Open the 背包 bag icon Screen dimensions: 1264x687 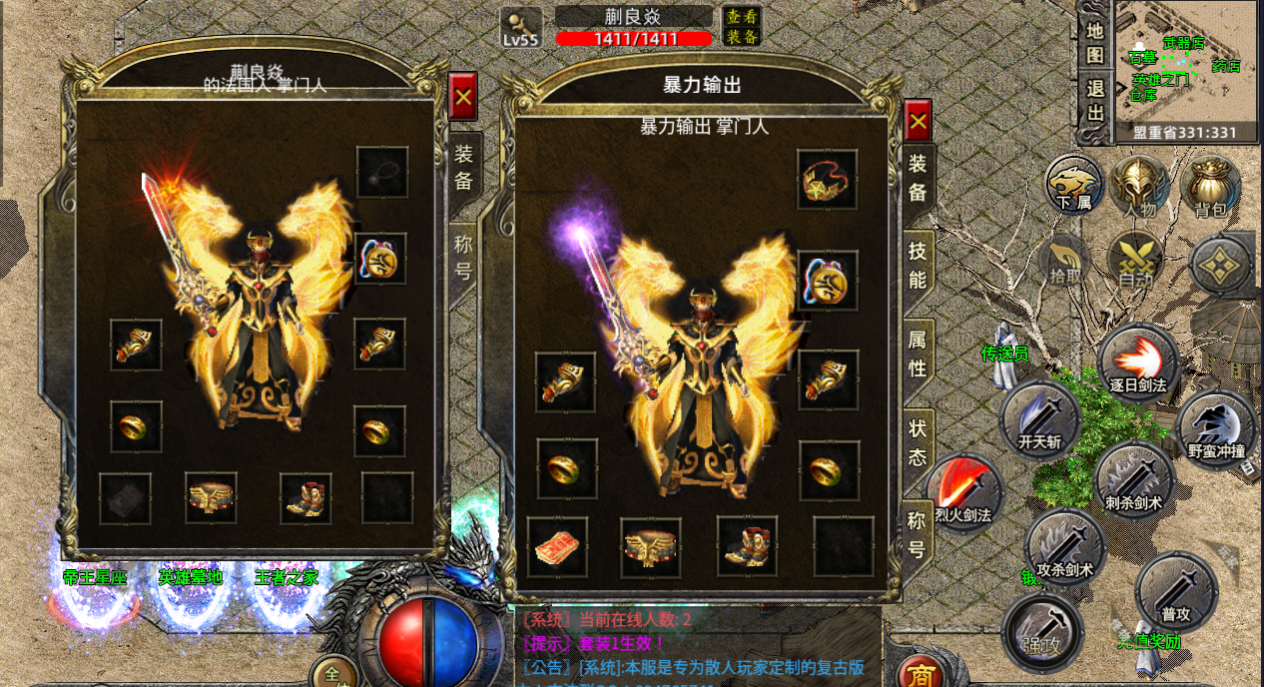[x=1210, y=186]
